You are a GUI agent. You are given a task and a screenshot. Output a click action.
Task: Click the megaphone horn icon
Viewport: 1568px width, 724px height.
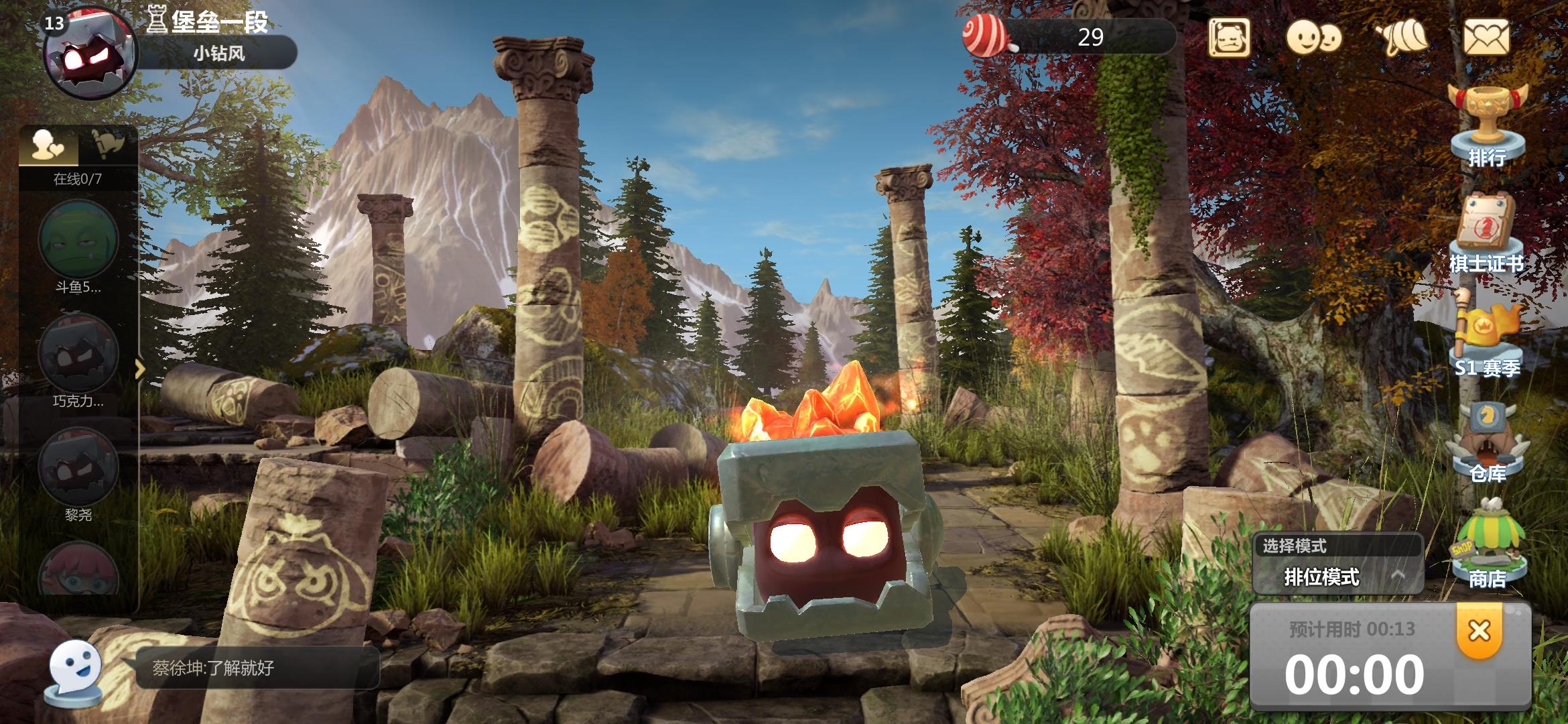(1400, 38)
